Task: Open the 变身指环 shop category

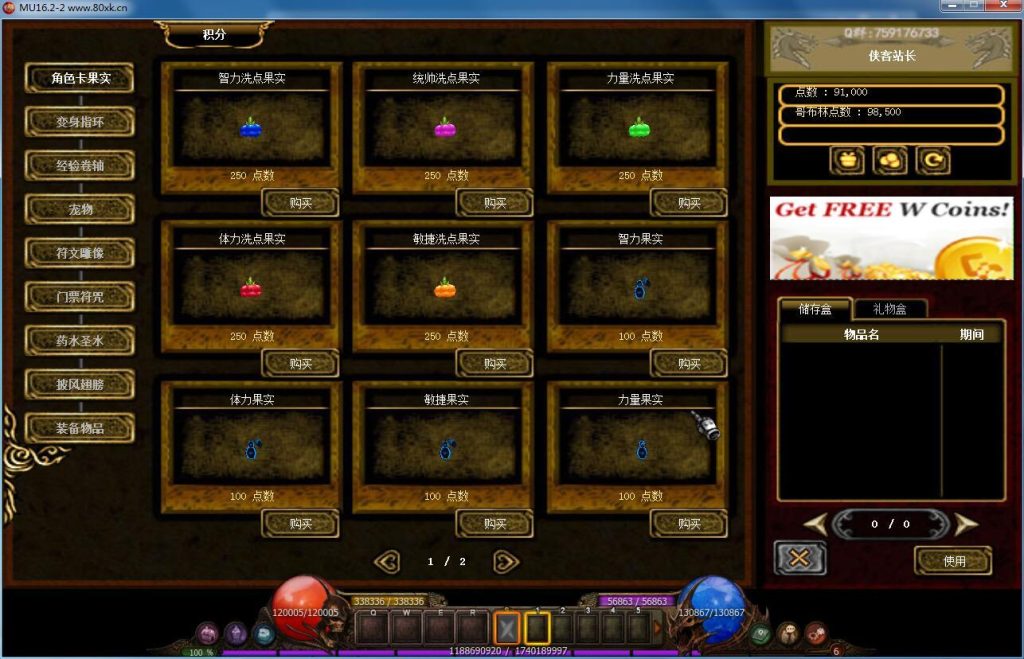Action: pos(79,122)
